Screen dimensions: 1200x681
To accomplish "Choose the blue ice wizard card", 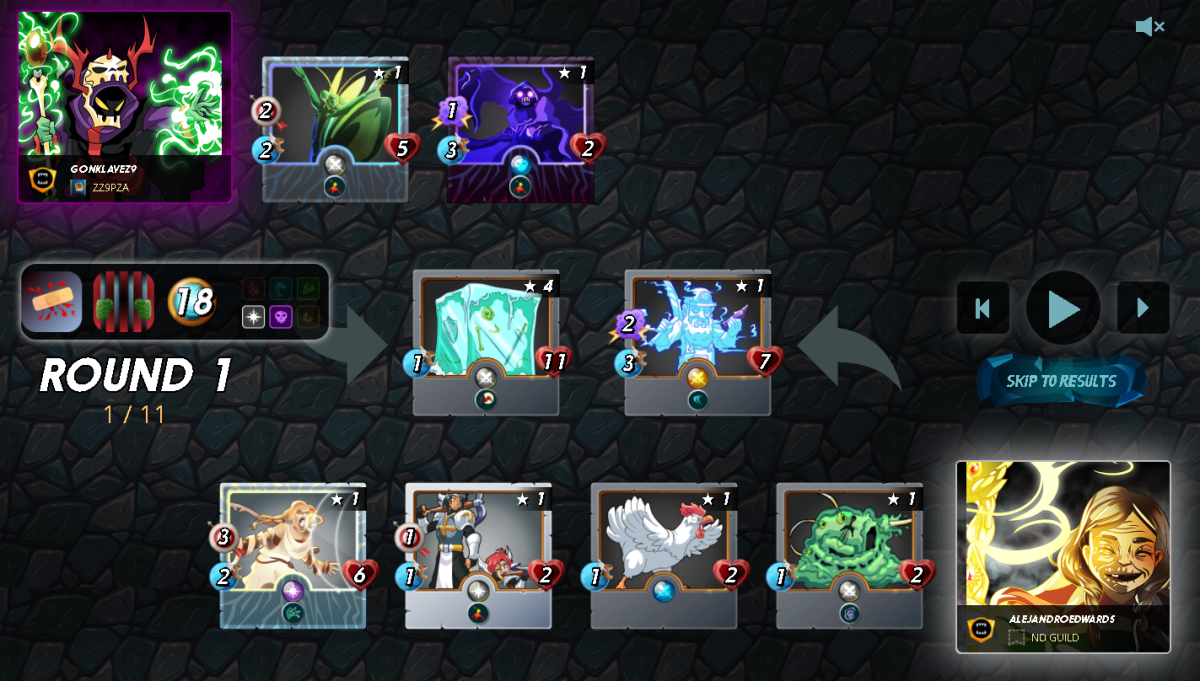I will (x=697, y=340).
